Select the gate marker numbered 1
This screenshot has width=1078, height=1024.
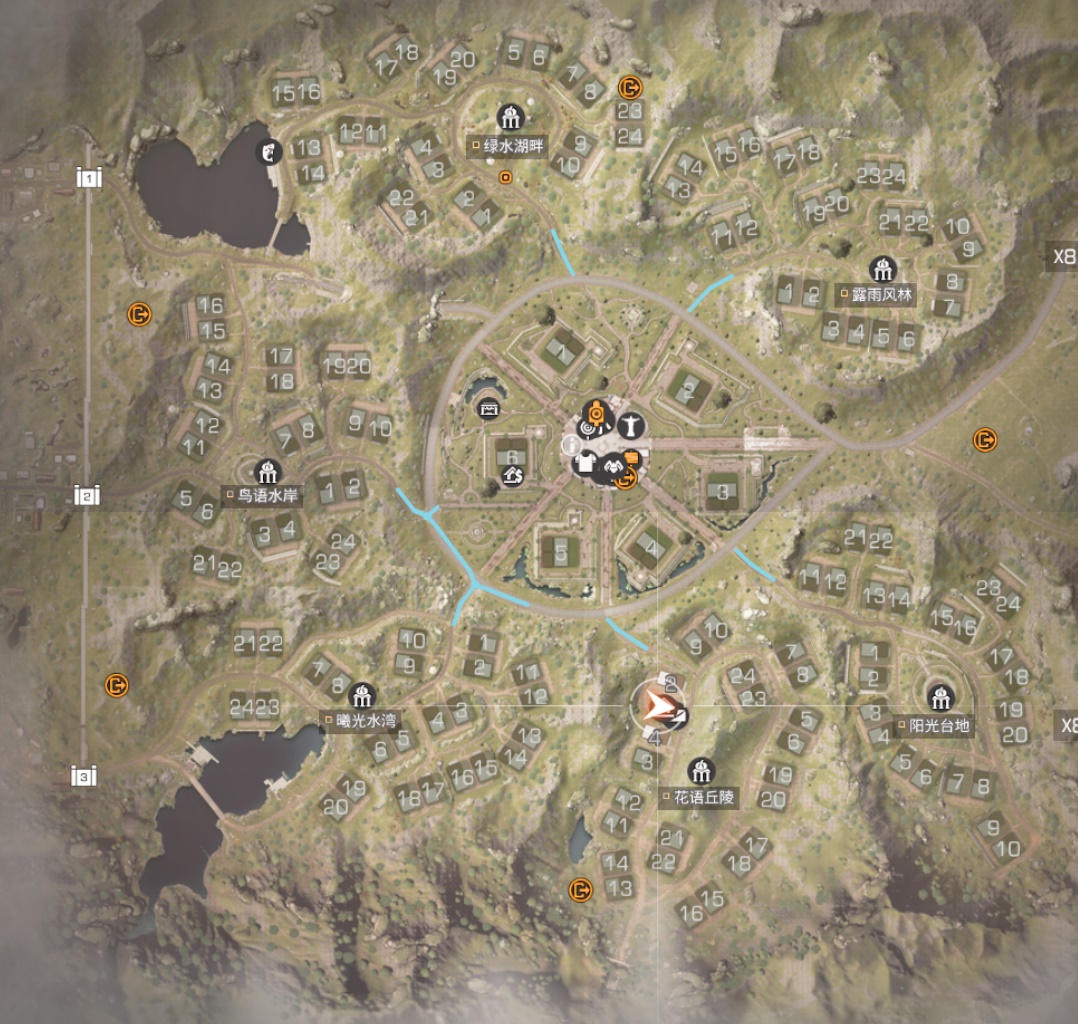tap(90, 179)
